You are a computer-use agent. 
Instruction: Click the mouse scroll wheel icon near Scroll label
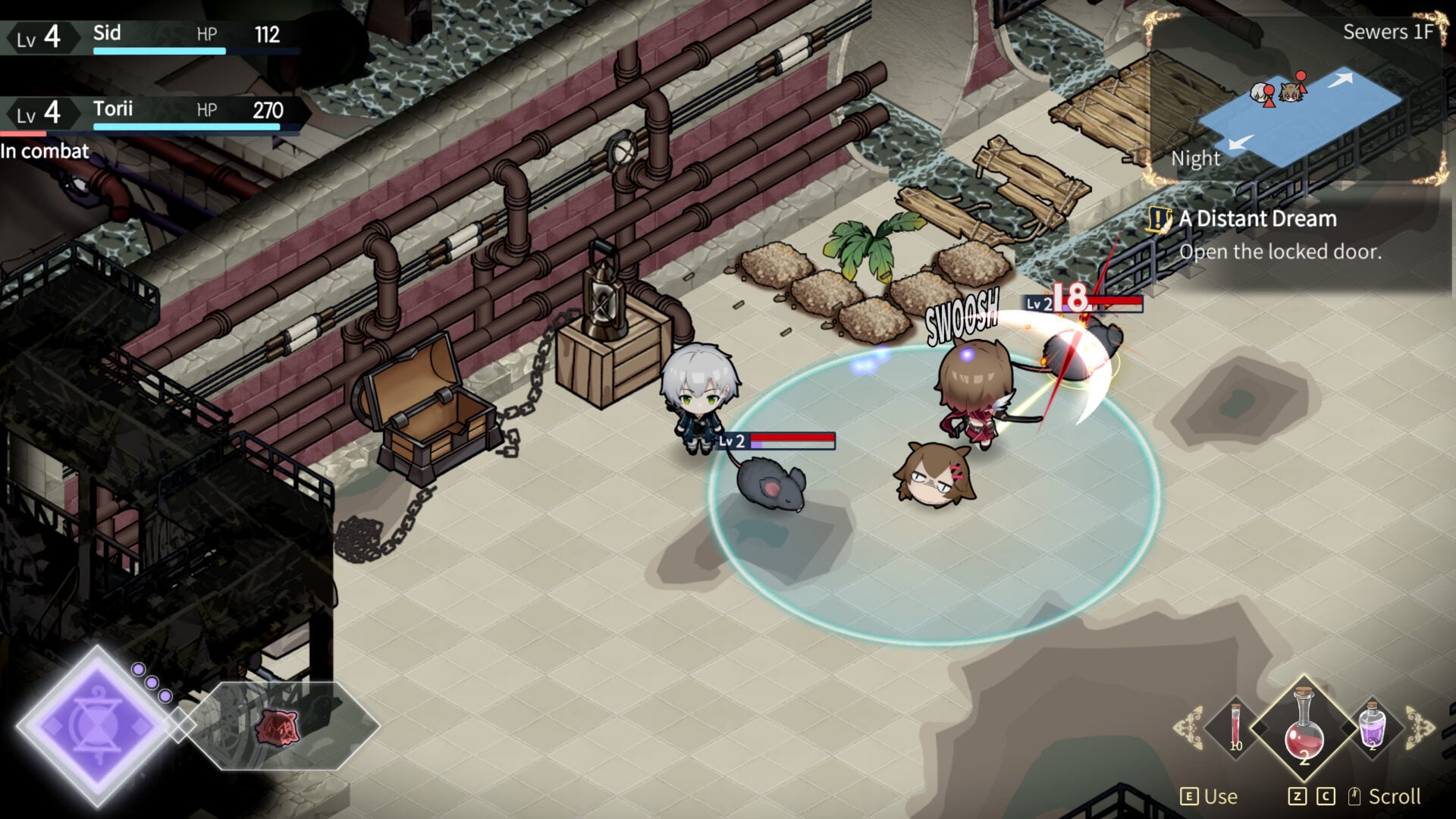(1354, 795)
